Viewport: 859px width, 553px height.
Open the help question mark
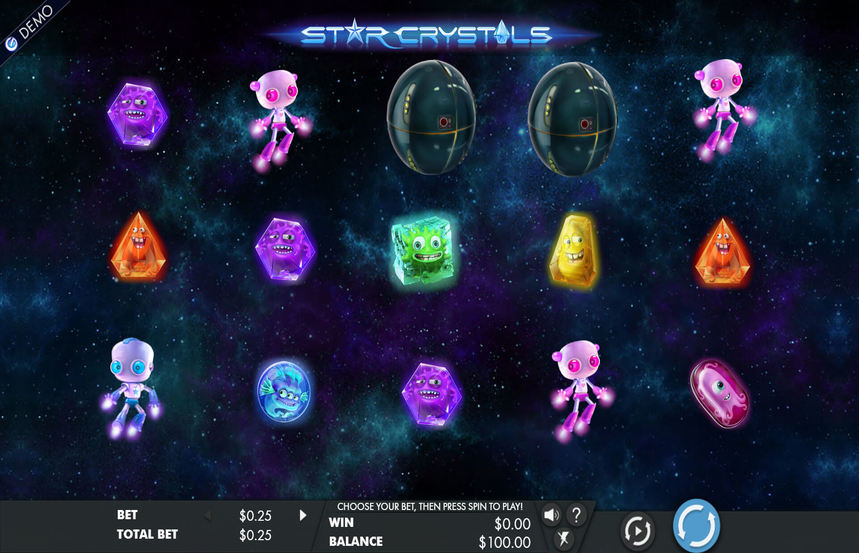coord(577,516)
